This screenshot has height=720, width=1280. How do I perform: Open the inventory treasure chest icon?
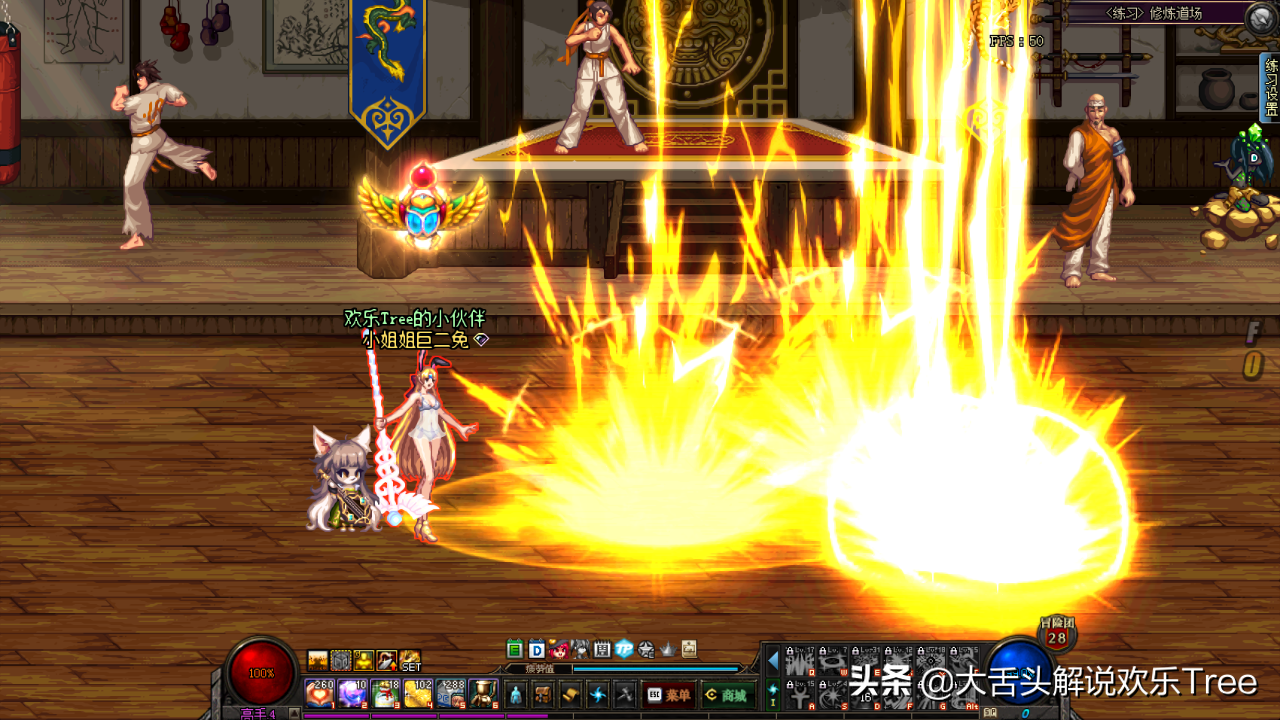pos(543,694)
